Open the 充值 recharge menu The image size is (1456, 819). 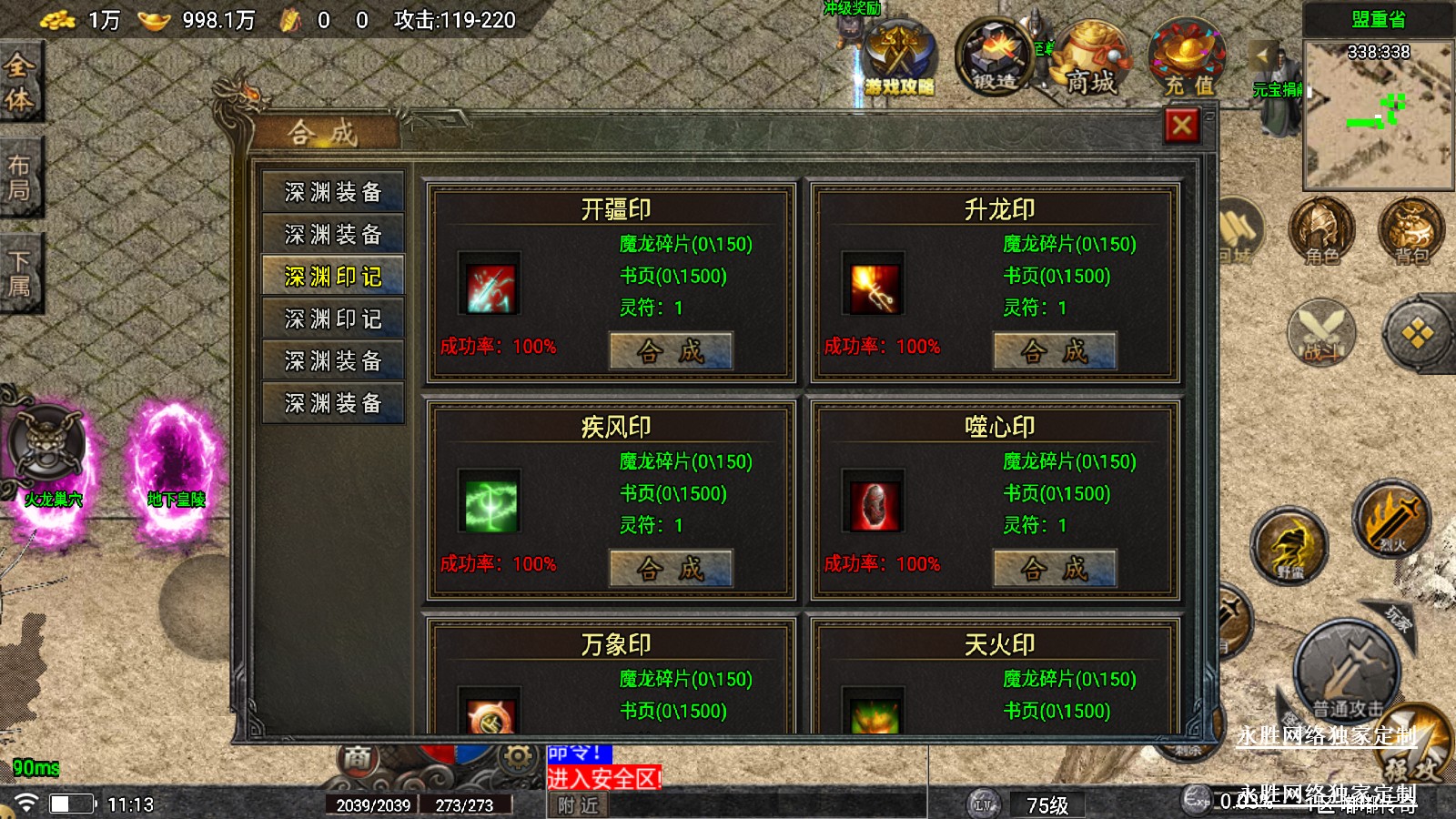click(x=1188, y=62)
